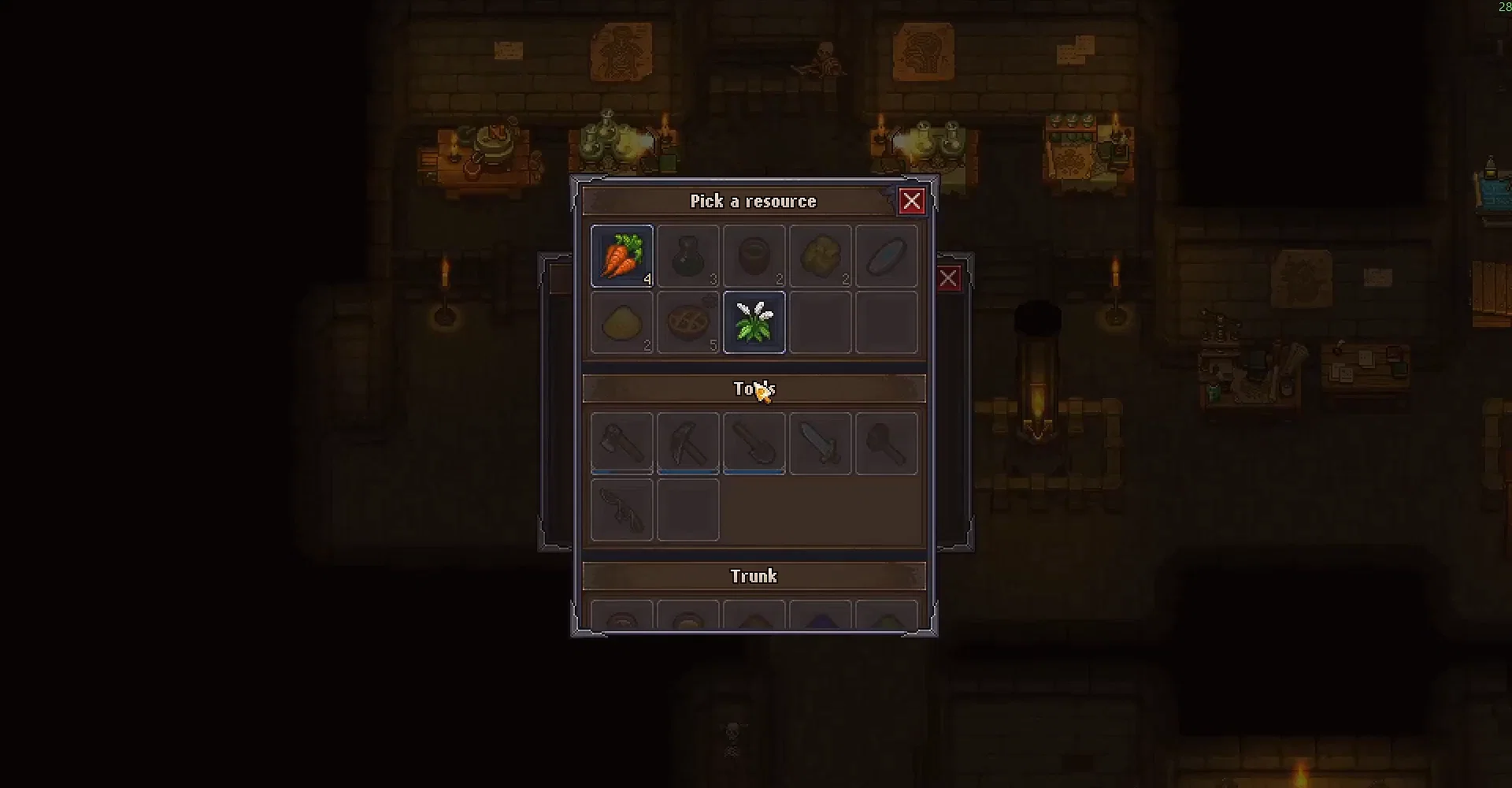Click the Trunk section header
Image resolution: width=1512 pixels, height=788 pixels.
[754, 576]
